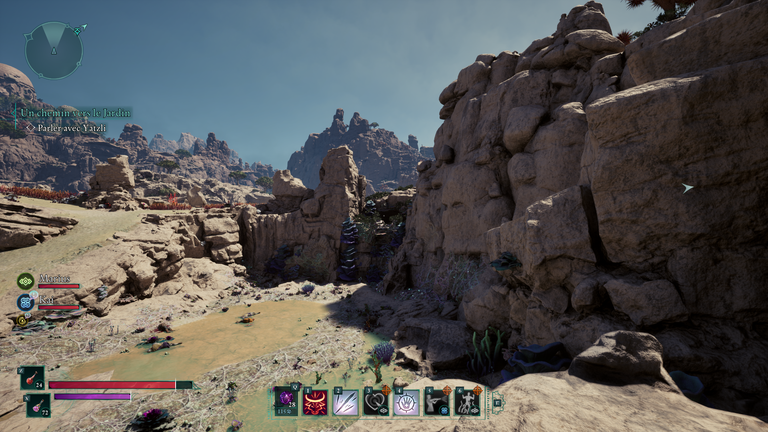768x432 pixels.
Task: Use the red health potion slot
Action: [x=32, y=378]
